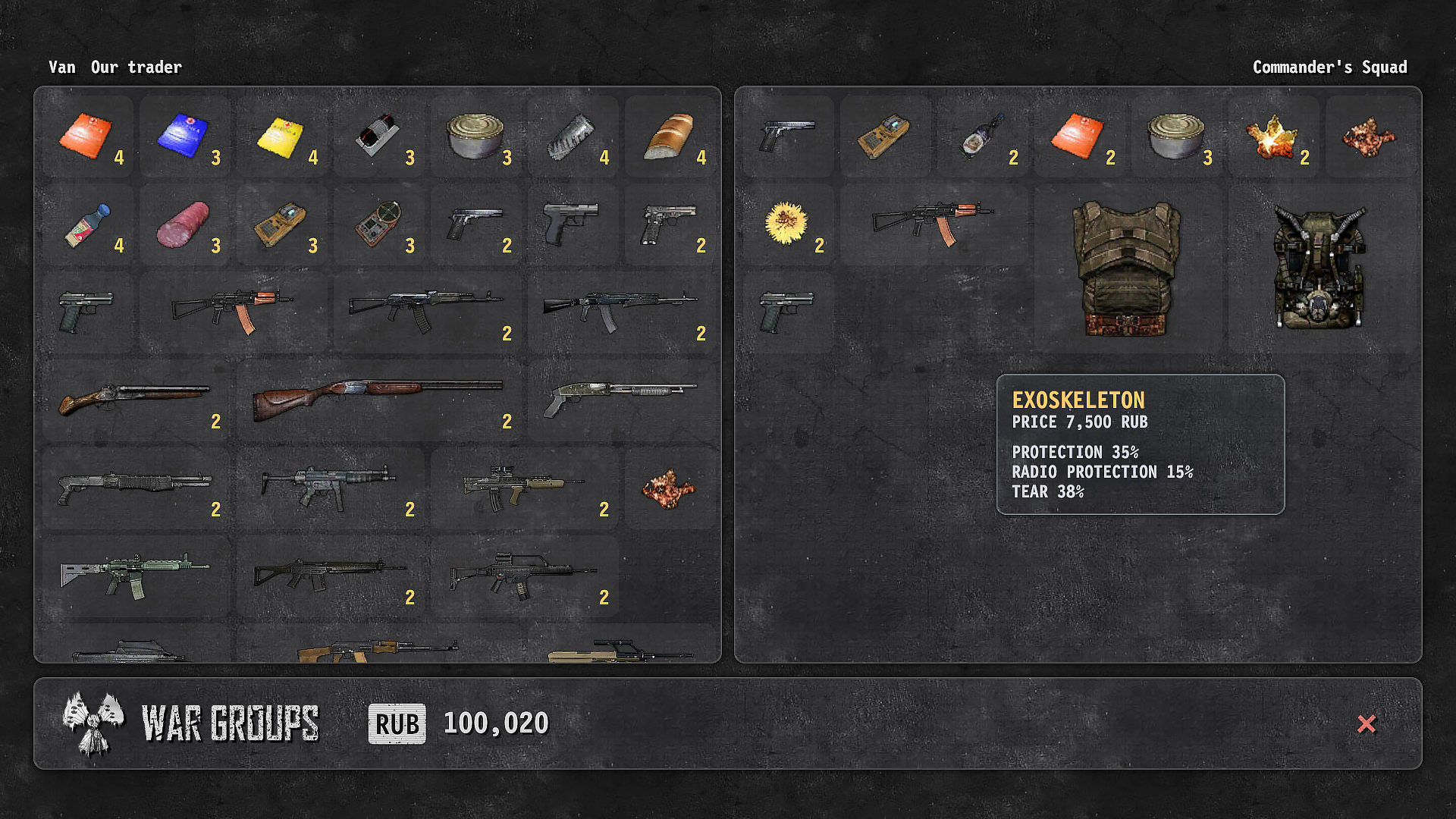The image size is (1456, 819).
Task: Close the trade screen with the red X
Action: point(1367,724)
